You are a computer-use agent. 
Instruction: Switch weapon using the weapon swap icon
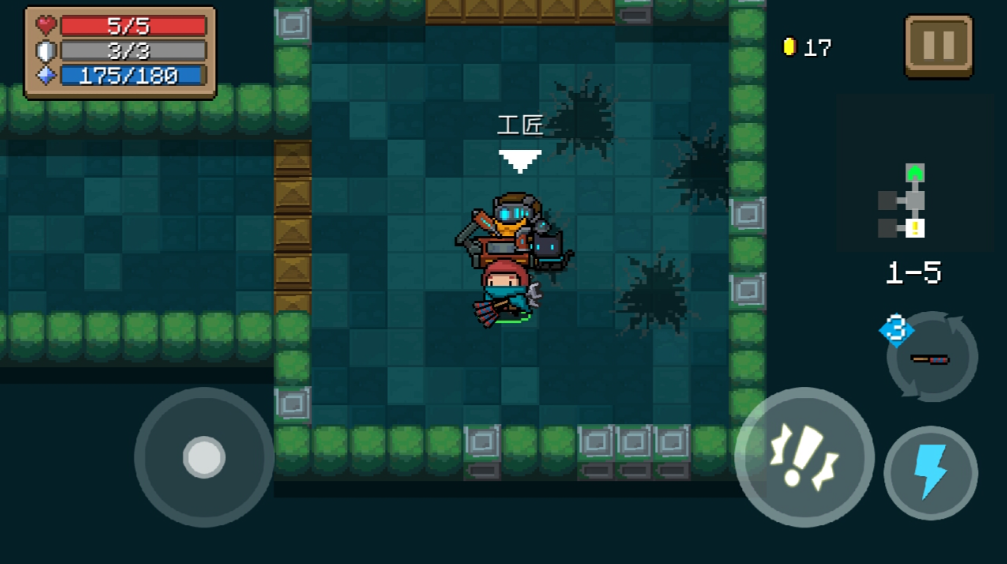tap(931, 357)
